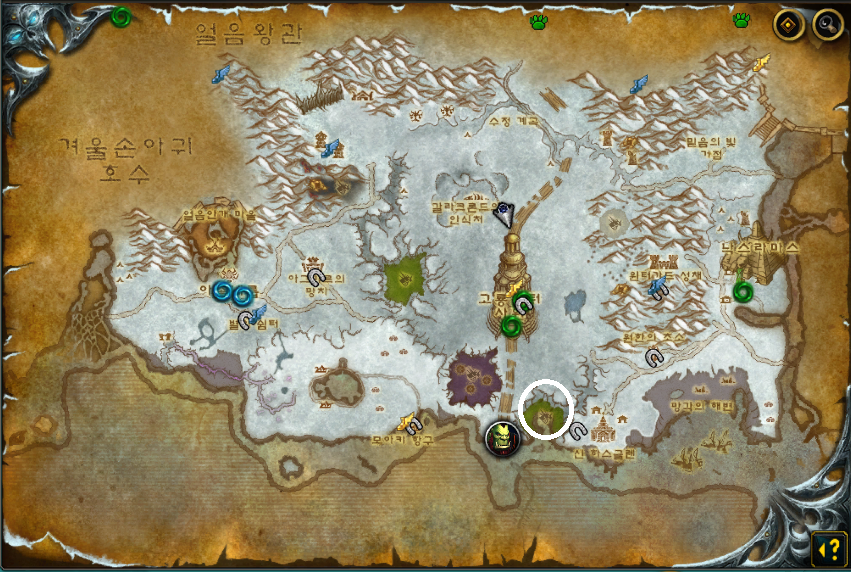The image size is (851, 572).
Task: Click the silver arrowhead marker by 갈라크론드의 안식처
Action: pos(506,214)
